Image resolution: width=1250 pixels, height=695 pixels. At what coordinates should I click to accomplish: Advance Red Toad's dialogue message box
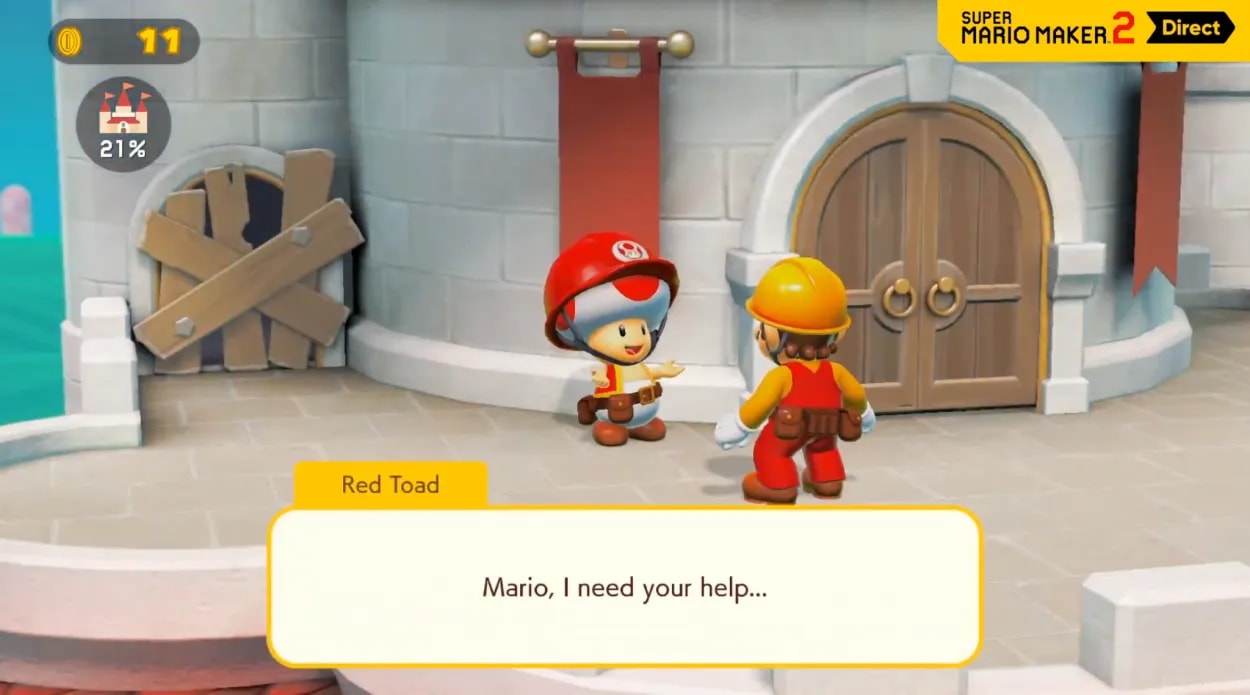click(x=624, y=587)
